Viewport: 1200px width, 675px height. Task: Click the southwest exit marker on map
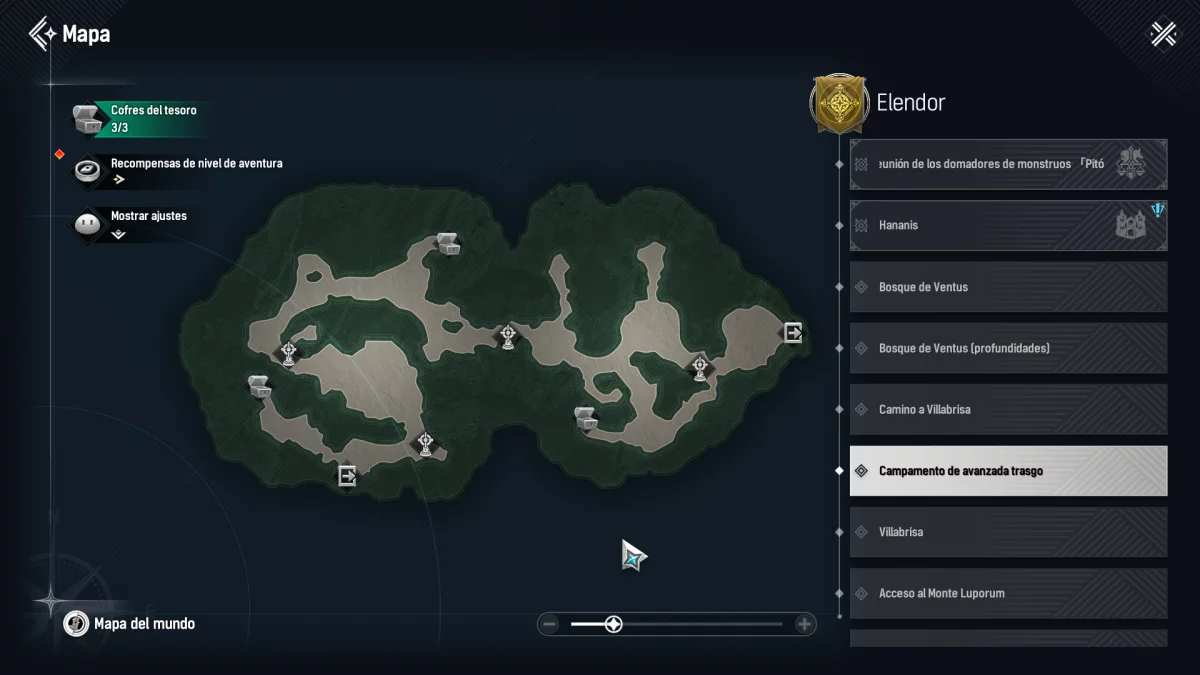pos(347,476)
